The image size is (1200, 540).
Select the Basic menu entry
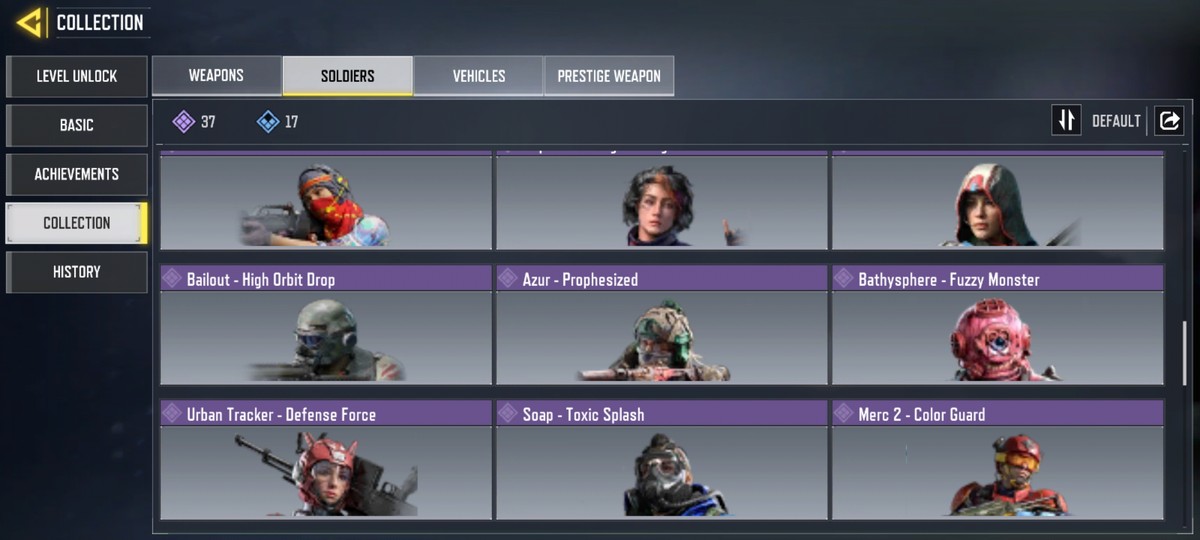click(x=77, y=125)
